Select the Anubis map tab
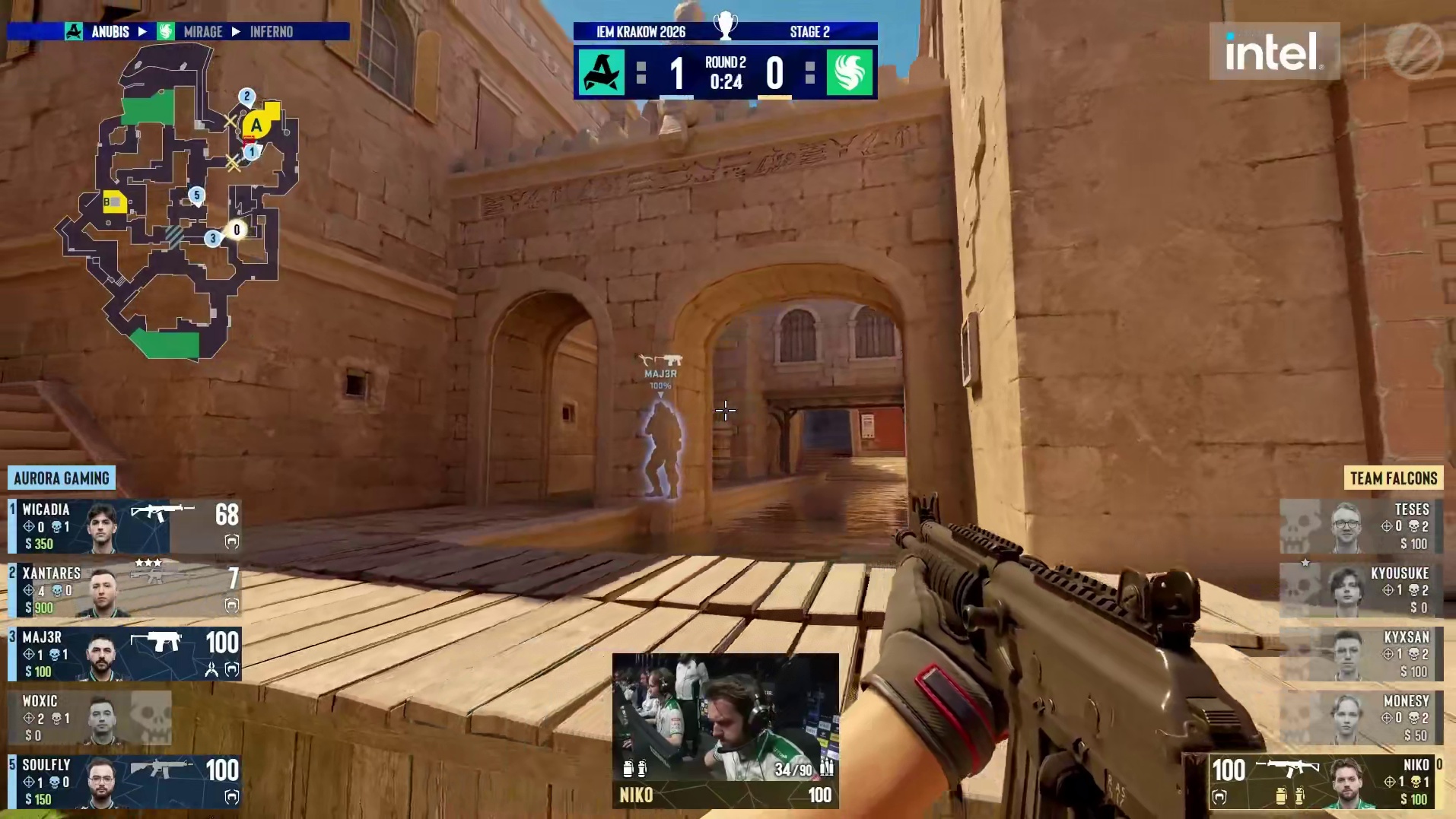 click(x=110, y=32)
